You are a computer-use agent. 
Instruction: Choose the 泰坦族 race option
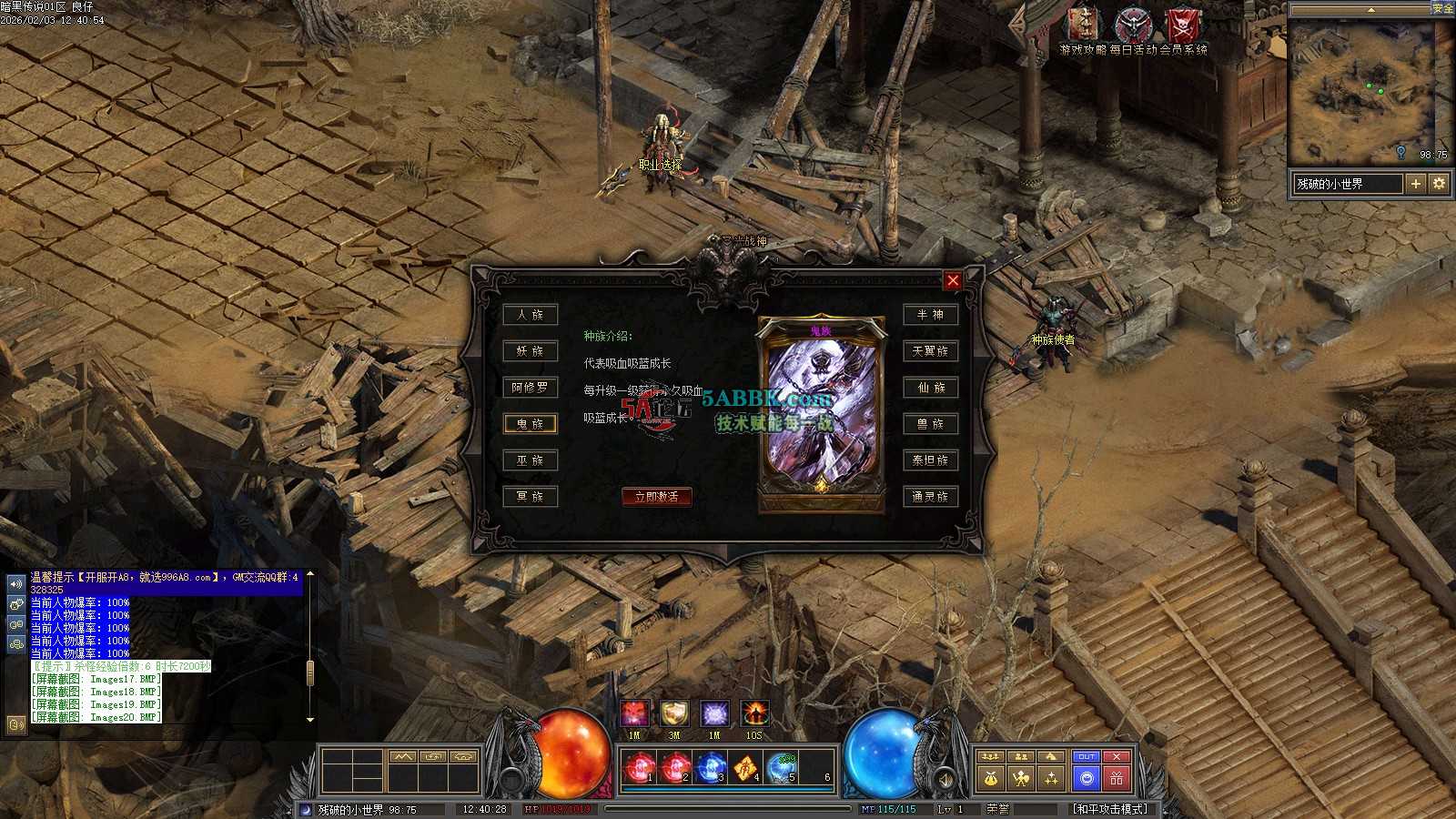(x=930, y=460)
